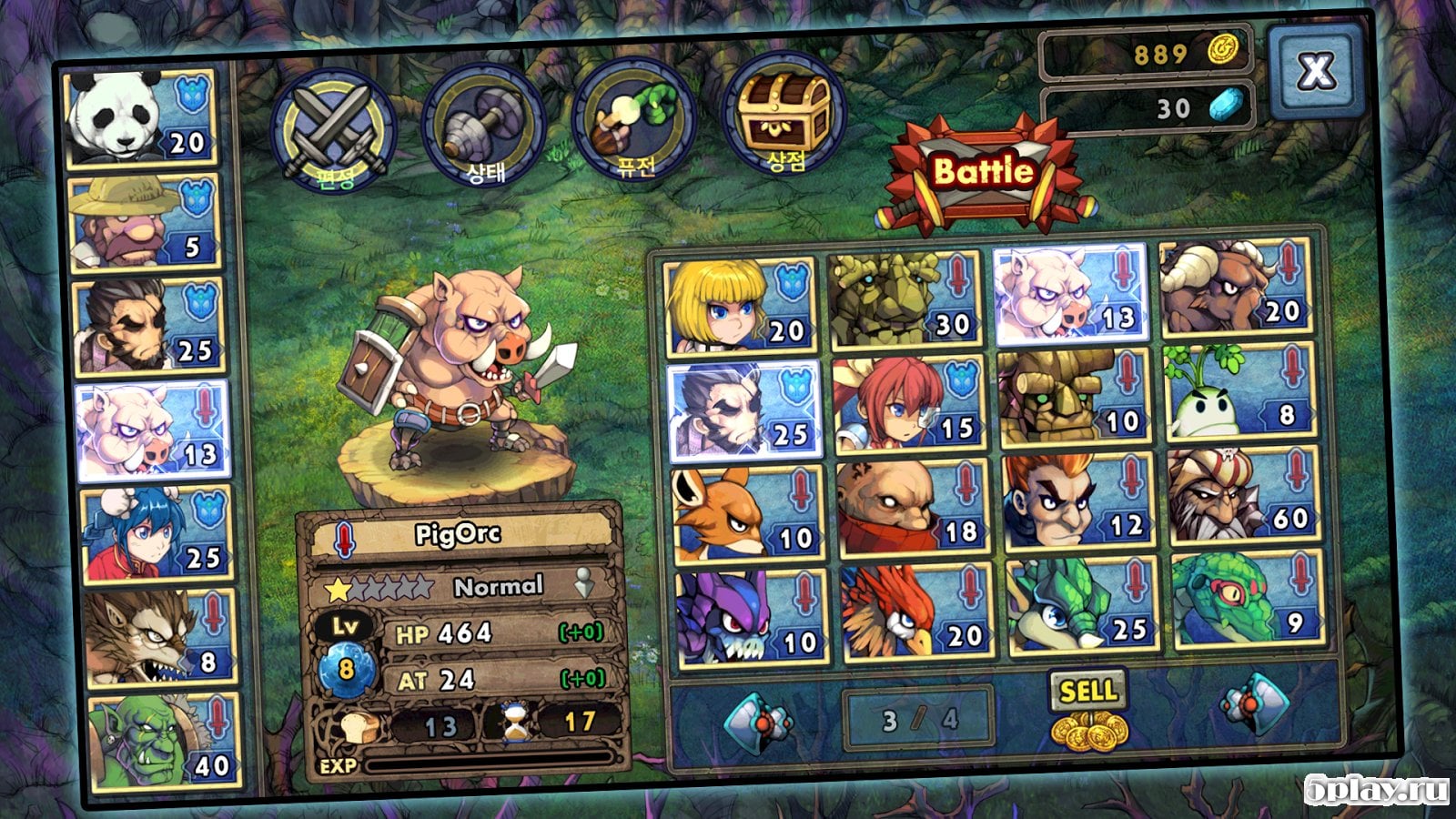Select the panda team member
The width and height of the screenshot is (1456, 819).
[141, 118]
